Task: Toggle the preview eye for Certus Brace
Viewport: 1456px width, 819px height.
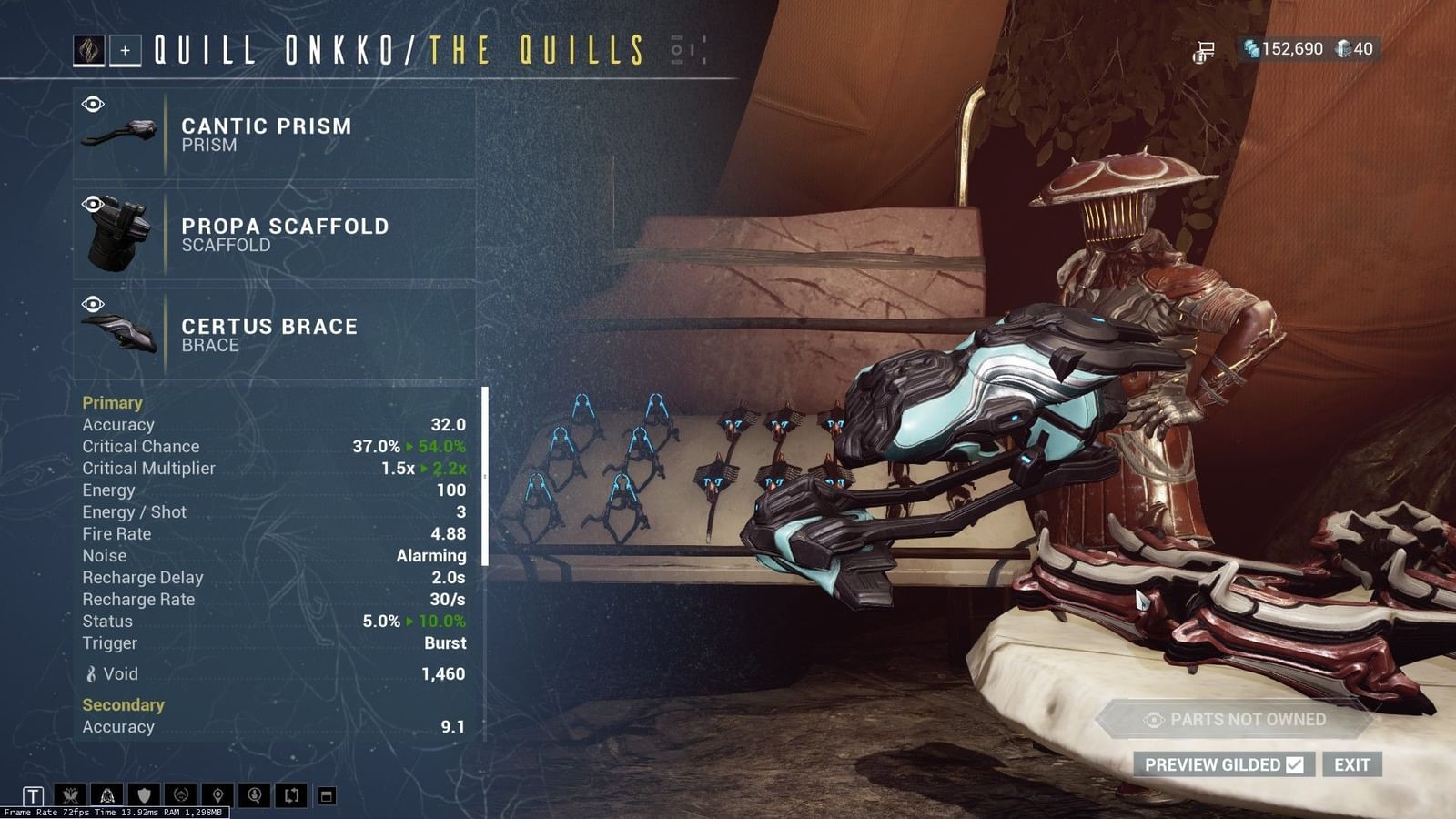Action: click(92, 302)
